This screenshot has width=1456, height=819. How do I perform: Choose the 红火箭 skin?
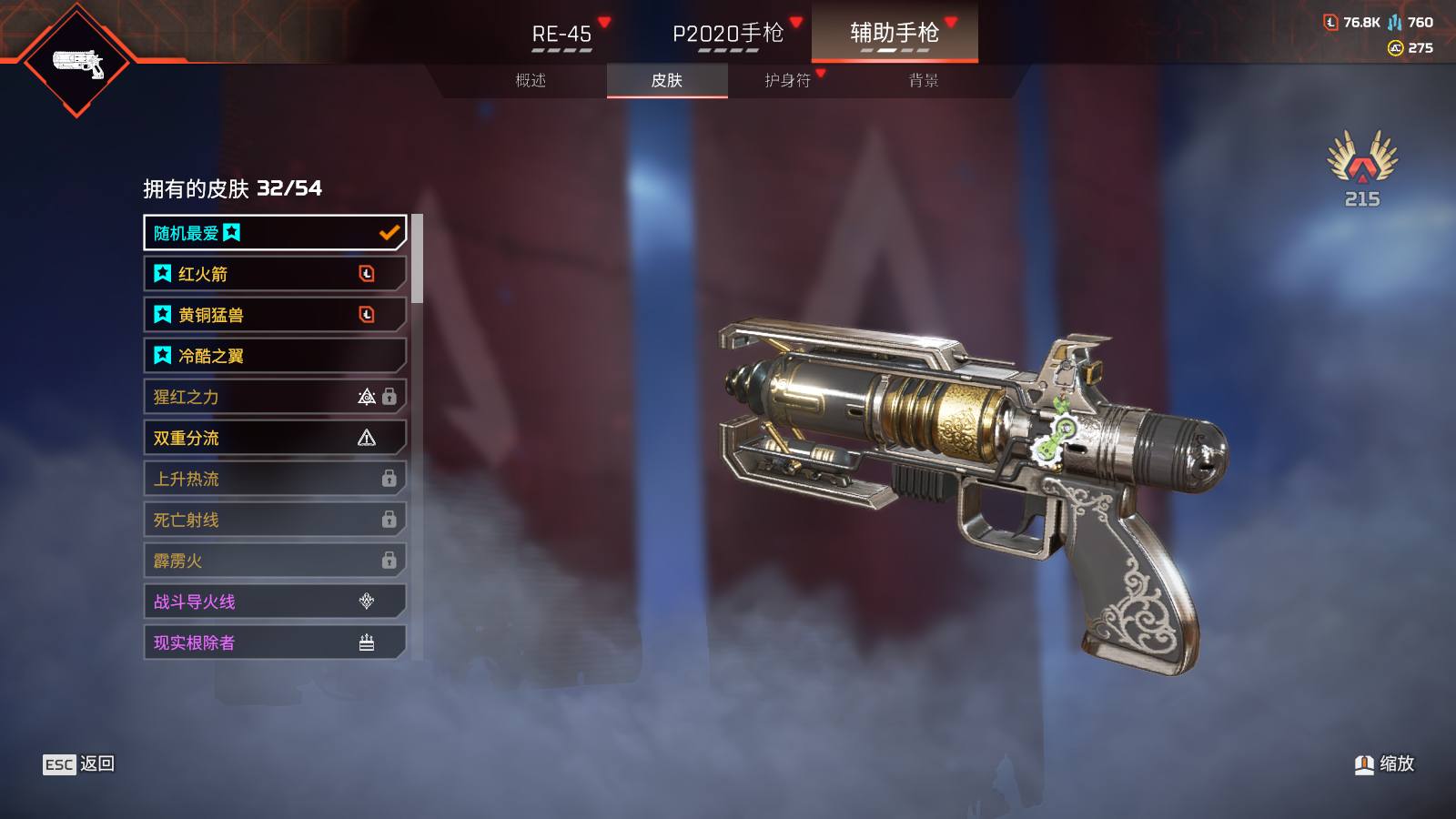(274, 274)
